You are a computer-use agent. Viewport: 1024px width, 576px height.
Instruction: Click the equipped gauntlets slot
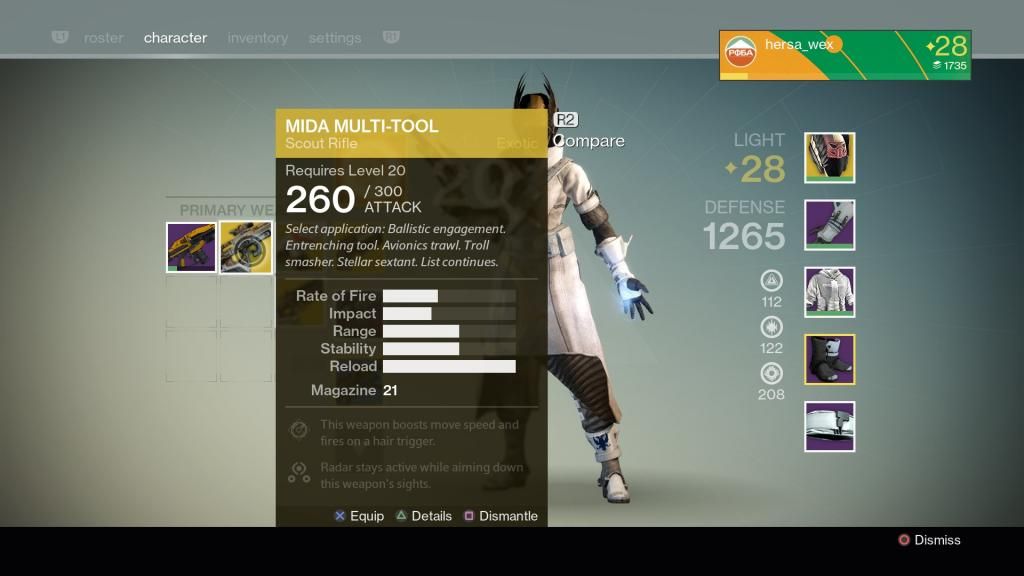[829, 225]
